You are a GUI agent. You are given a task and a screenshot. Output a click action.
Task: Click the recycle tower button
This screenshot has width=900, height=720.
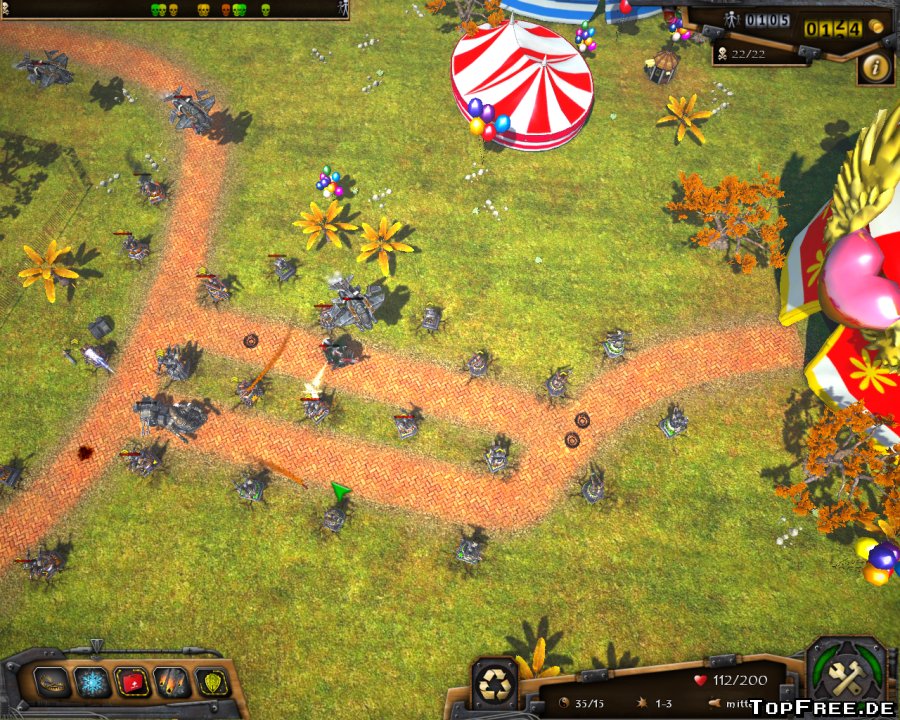pos(495,684)
